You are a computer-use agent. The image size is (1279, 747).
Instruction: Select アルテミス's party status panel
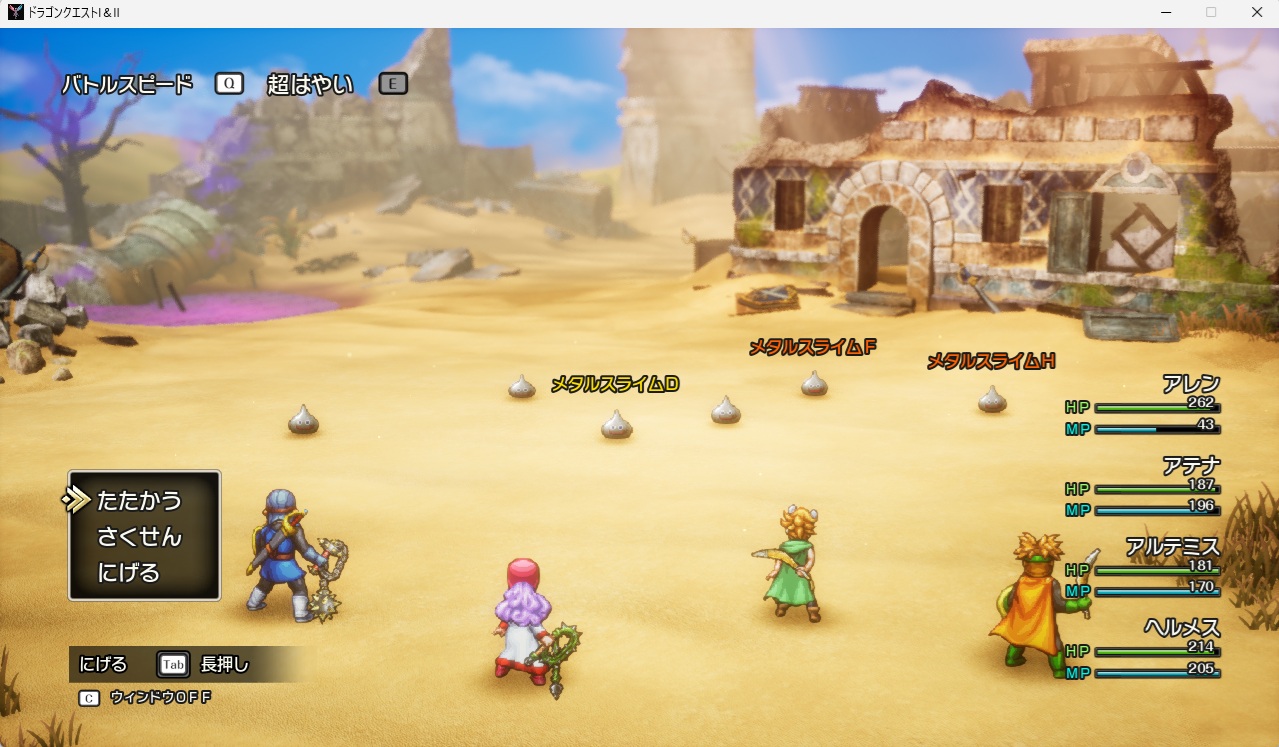tap(1145, 569)
